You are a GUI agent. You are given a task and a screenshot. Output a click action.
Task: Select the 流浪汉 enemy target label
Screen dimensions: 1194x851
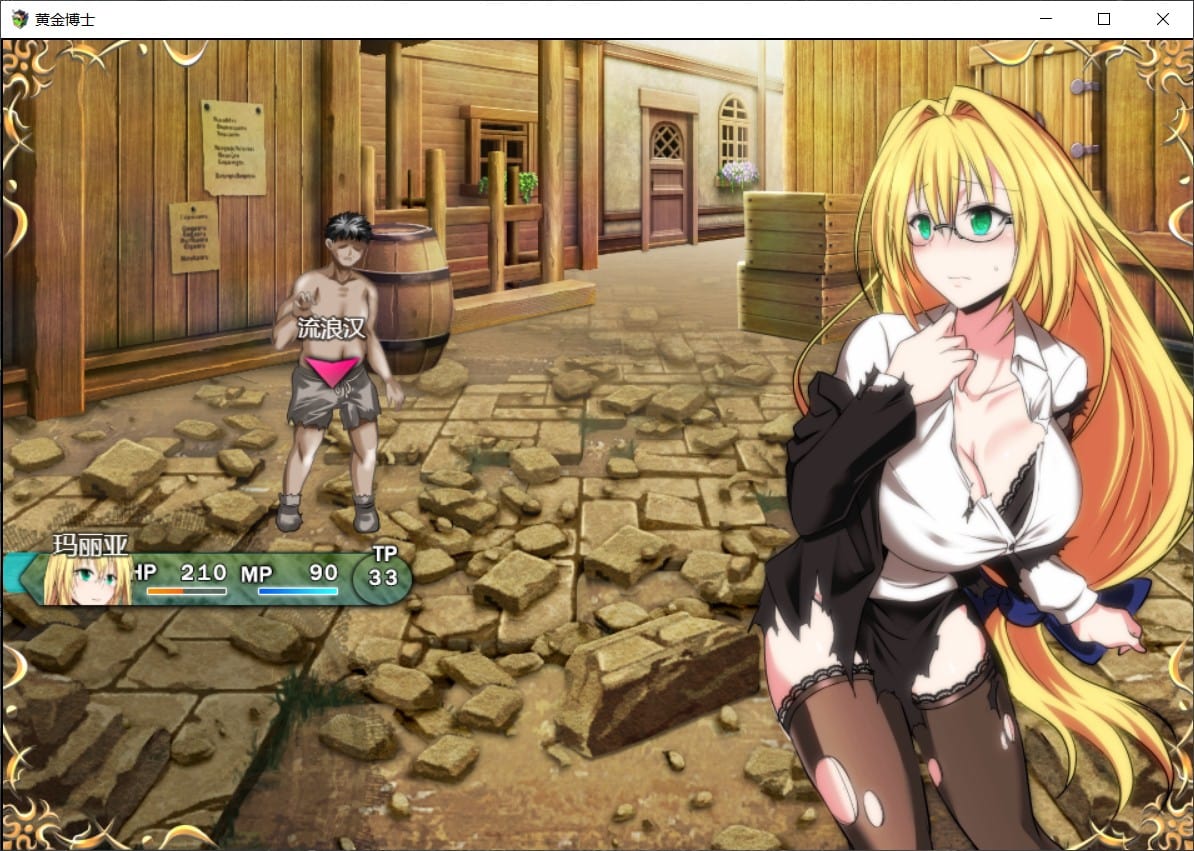point(329,329)
